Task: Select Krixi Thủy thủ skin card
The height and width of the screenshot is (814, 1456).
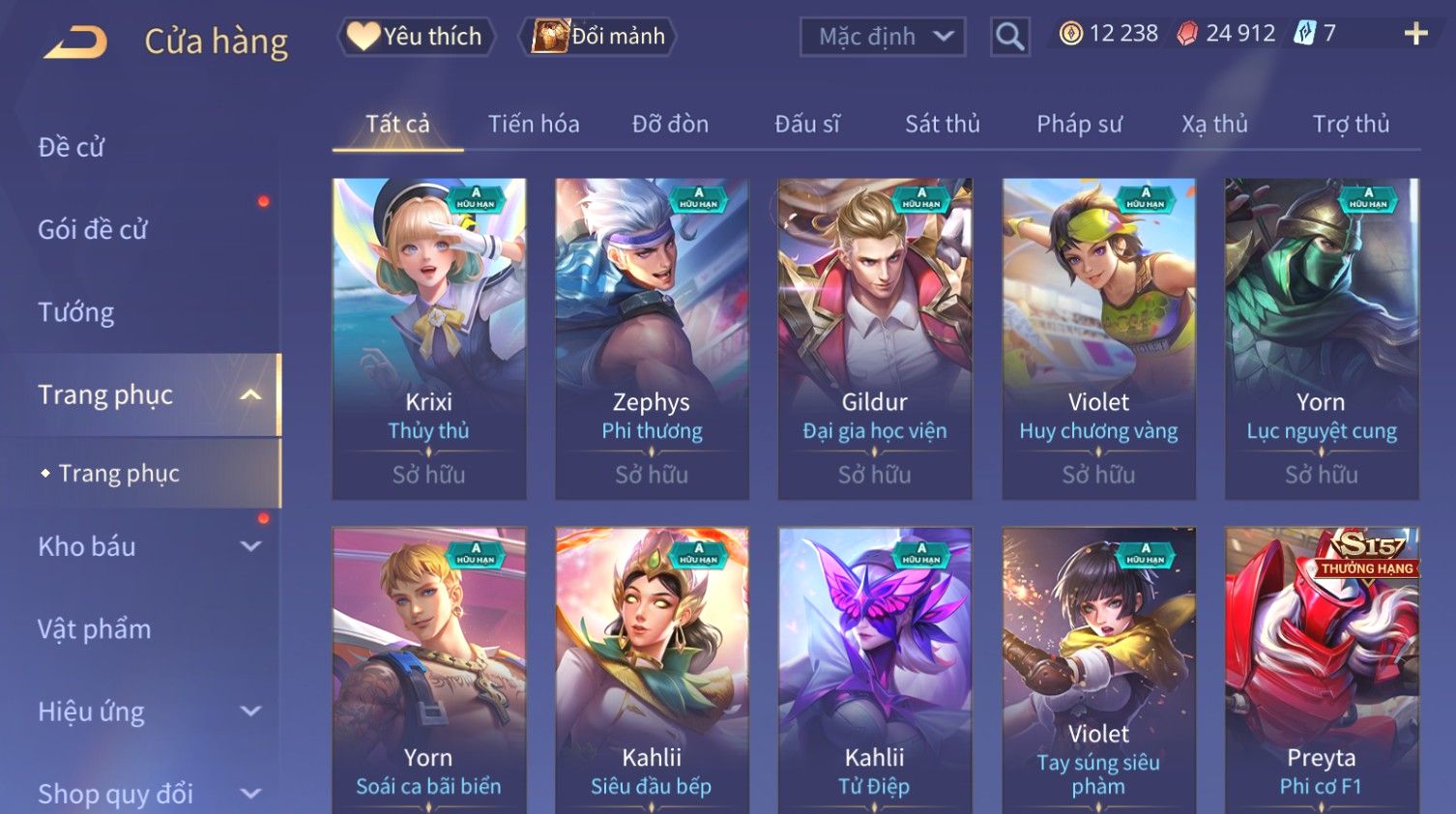Action: 429,338
